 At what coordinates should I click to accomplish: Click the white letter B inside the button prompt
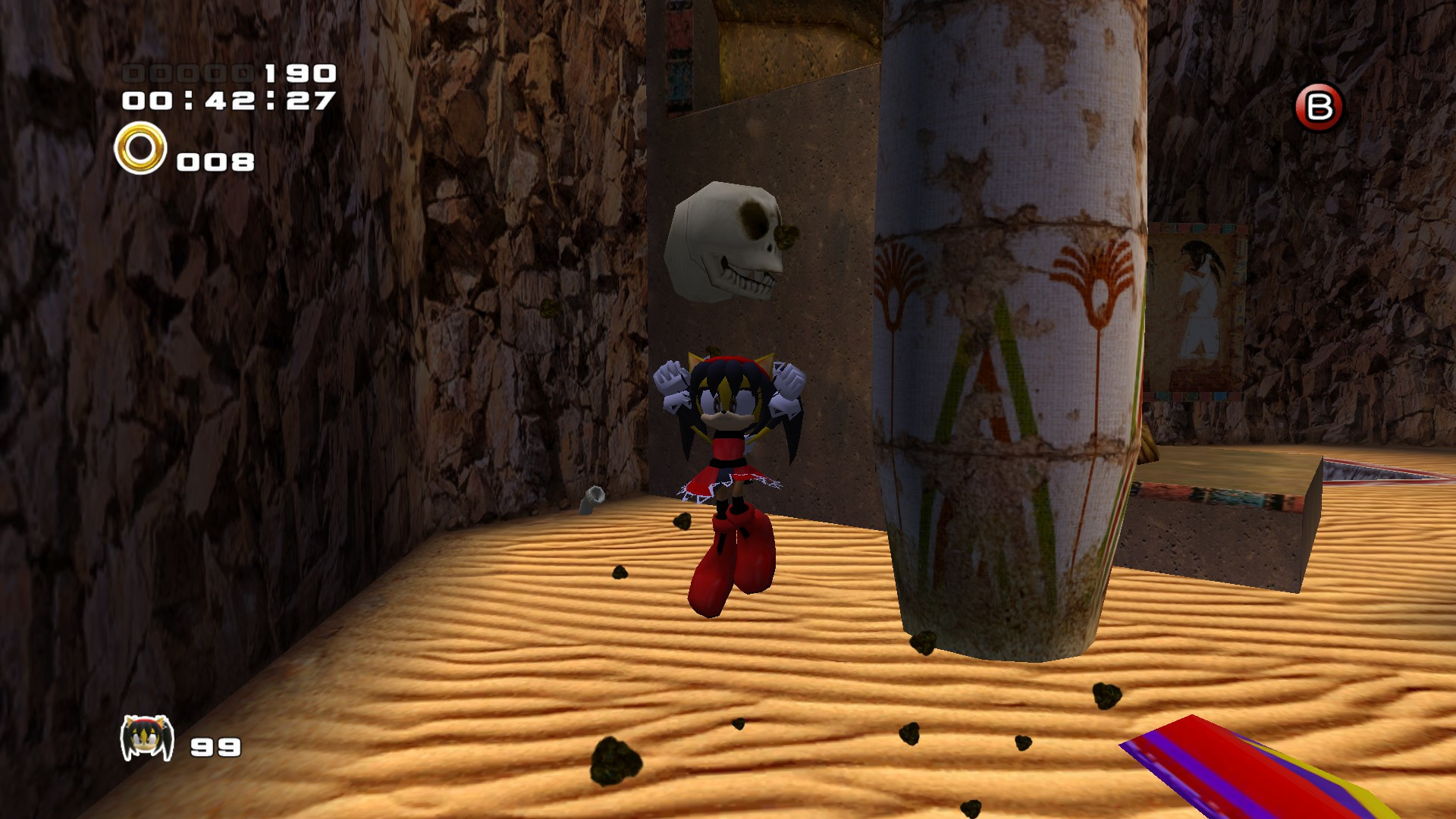(1319, 106)
